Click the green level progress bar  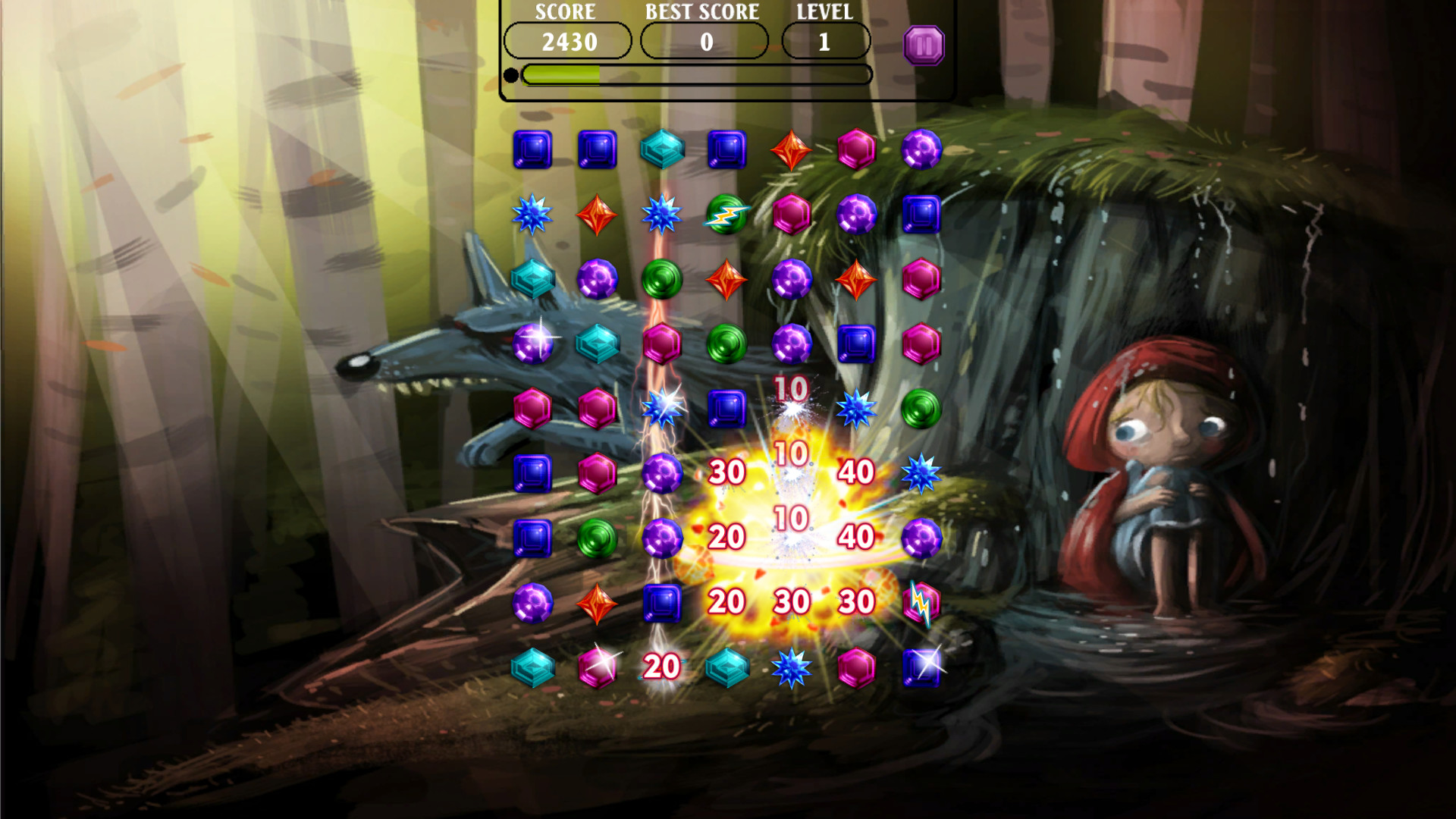coord(561,74)
